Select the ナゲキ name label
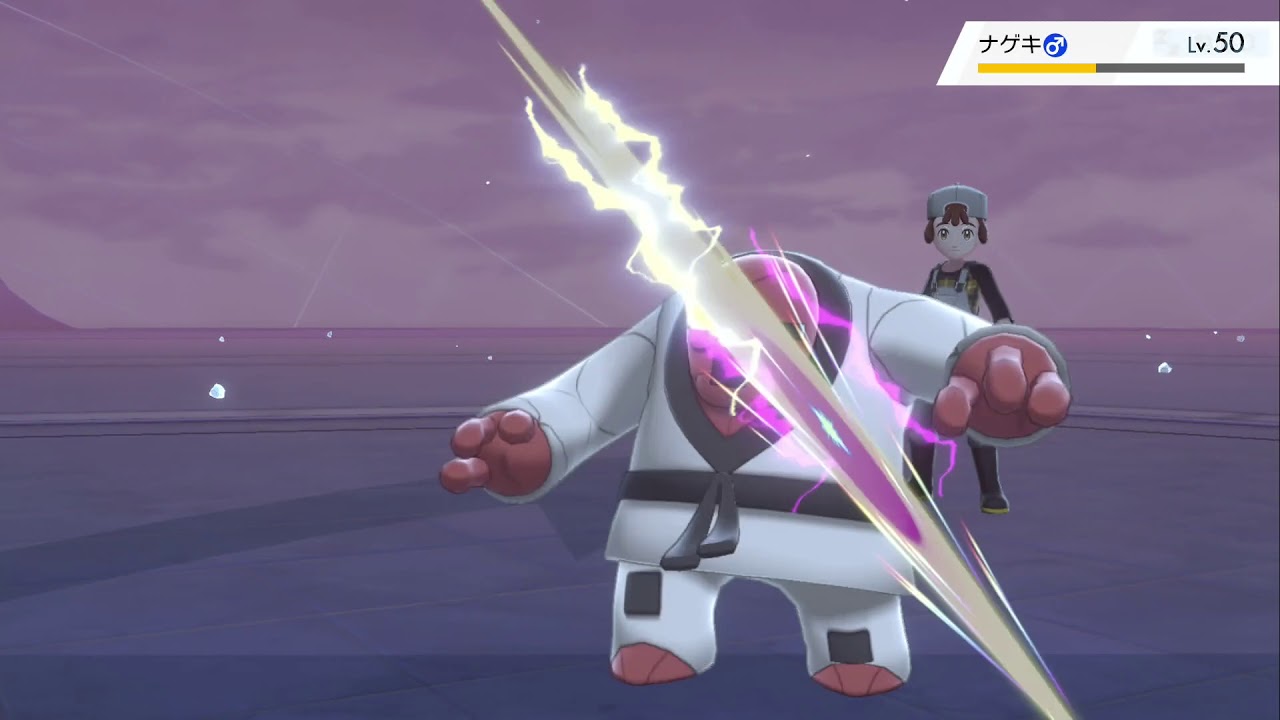Screen dimensions: 1280x720 tap(1012, 43)
